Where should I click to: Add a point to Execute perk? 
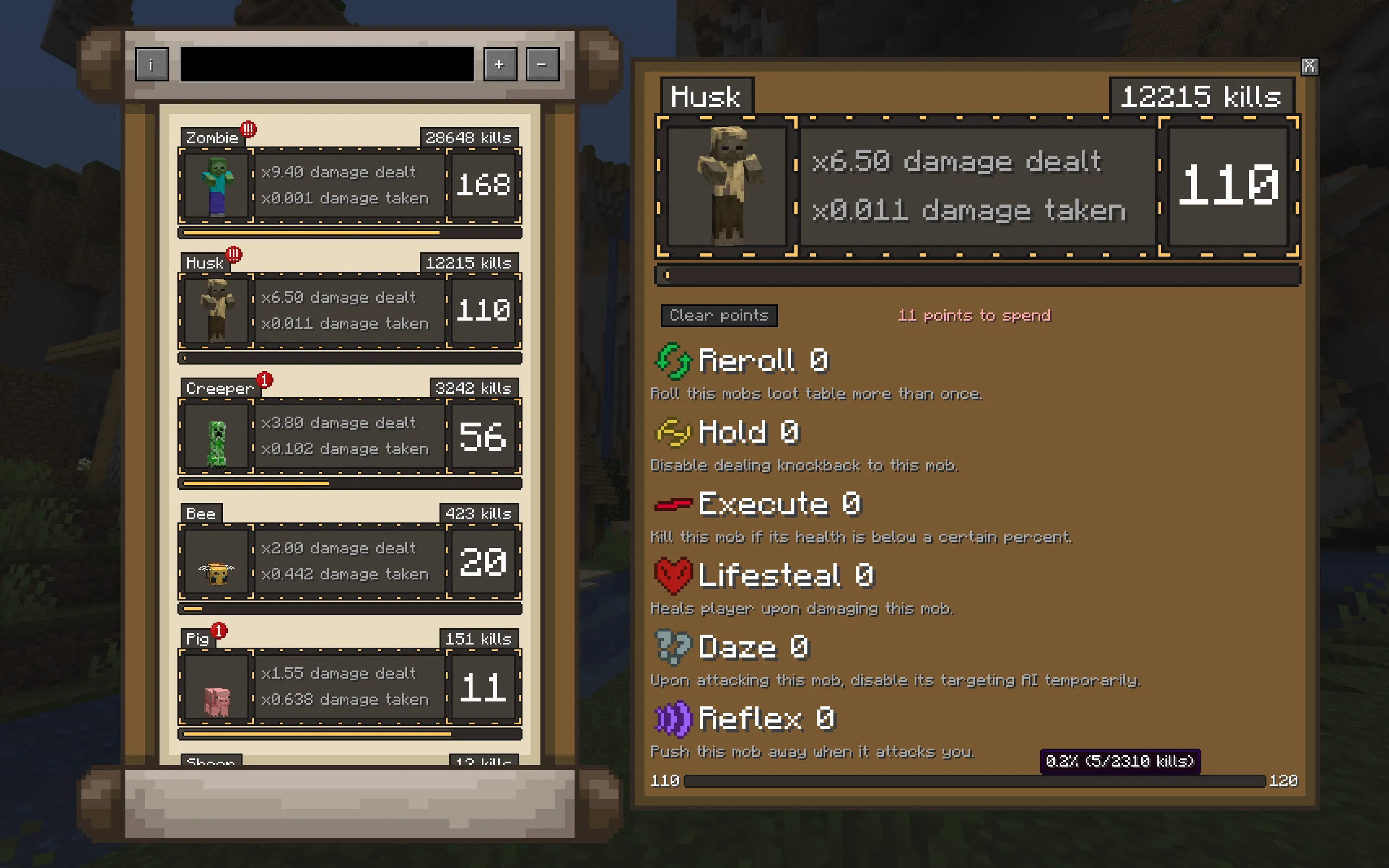(x=673, y=504)
